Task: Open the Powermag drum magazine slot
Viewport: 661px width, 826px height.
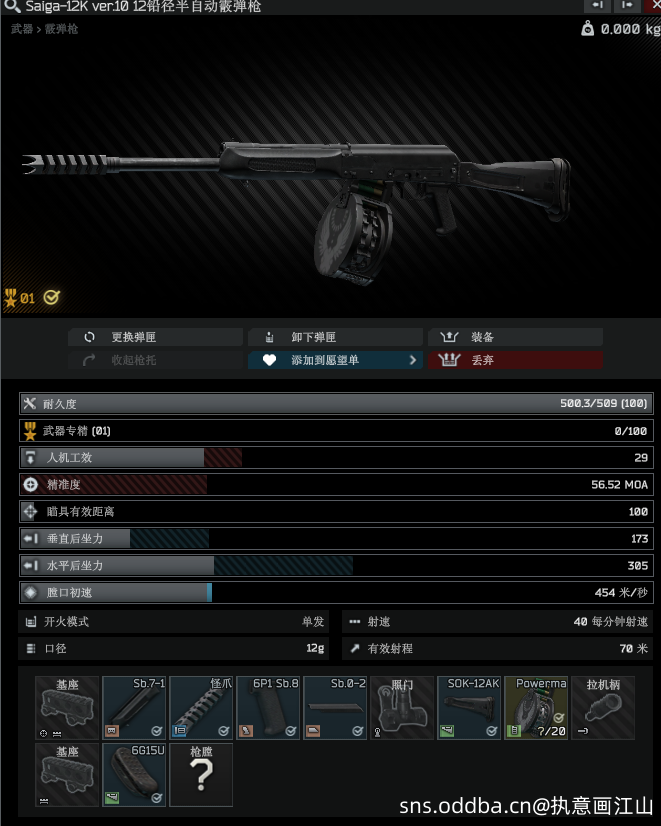Action: click(x=536, y=708)
